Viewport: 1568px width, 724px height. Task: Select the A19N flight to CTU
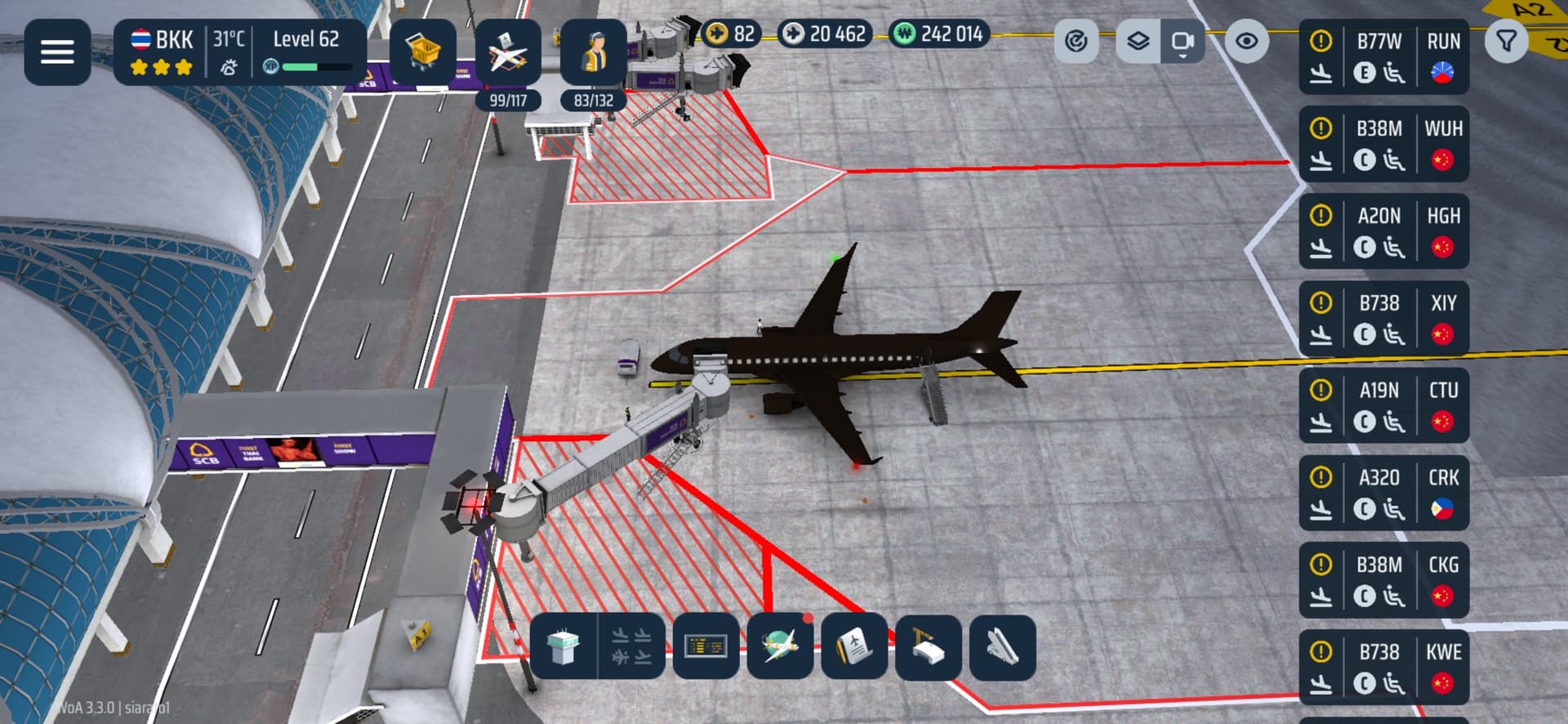point(1383,406)
